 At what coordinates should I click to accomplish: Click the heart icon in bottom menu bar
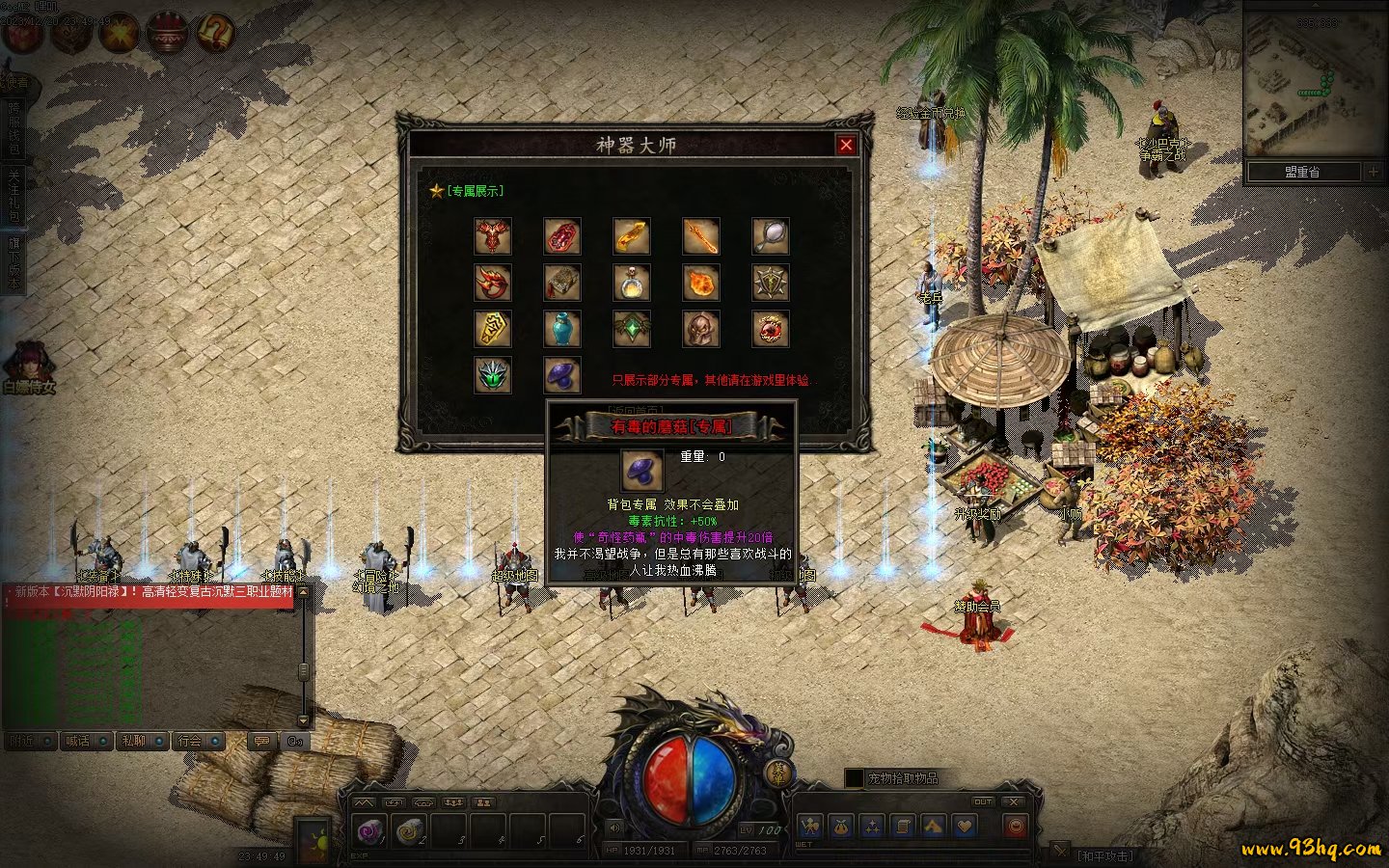(x=964, y=826)
